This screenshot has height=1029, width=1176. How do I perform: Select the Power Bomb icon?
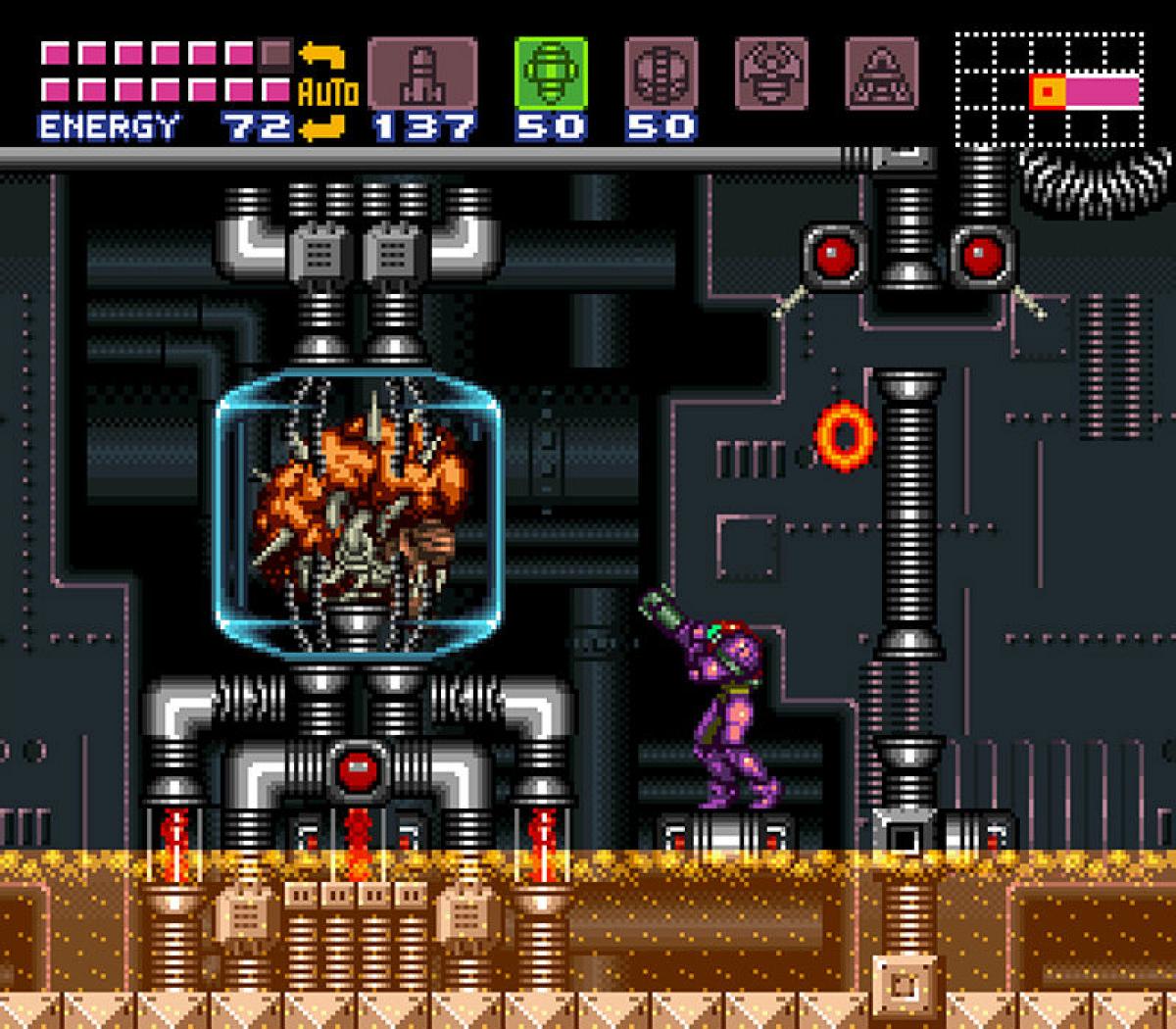point(661,73)
